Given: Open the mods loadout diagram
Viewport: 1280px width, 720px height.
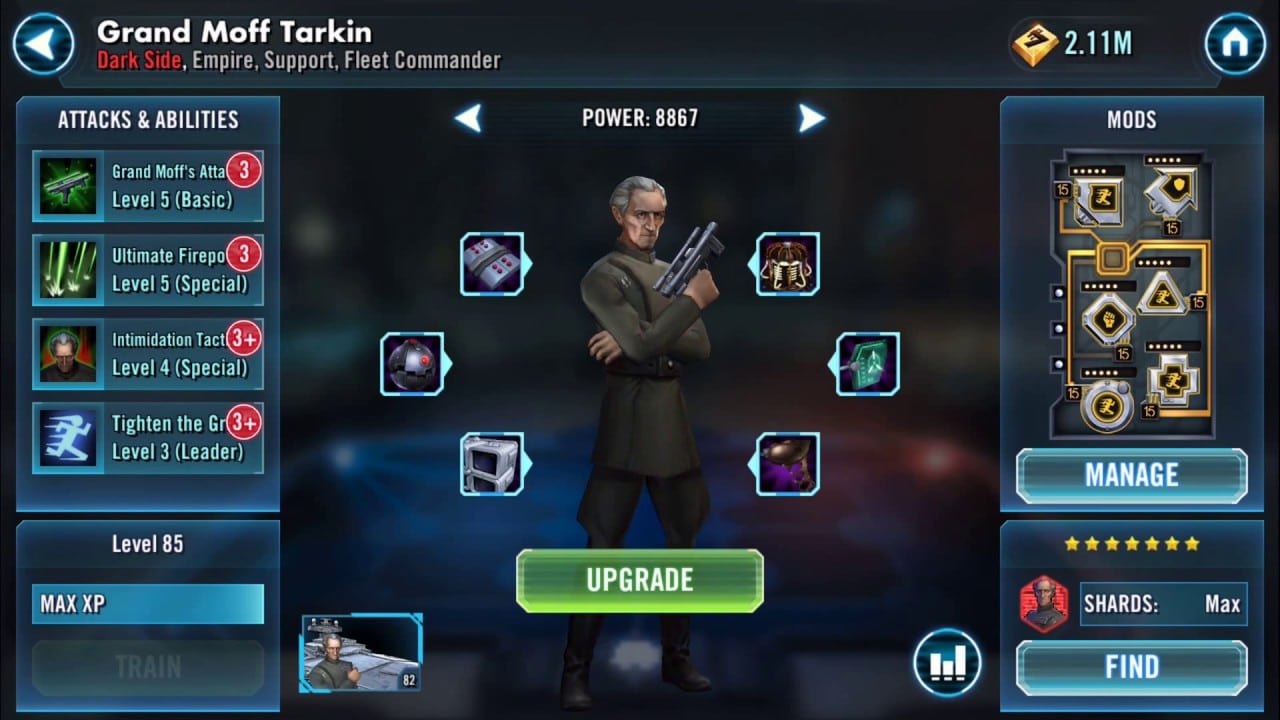Looking at the screenshot, I should [1131, 293].
